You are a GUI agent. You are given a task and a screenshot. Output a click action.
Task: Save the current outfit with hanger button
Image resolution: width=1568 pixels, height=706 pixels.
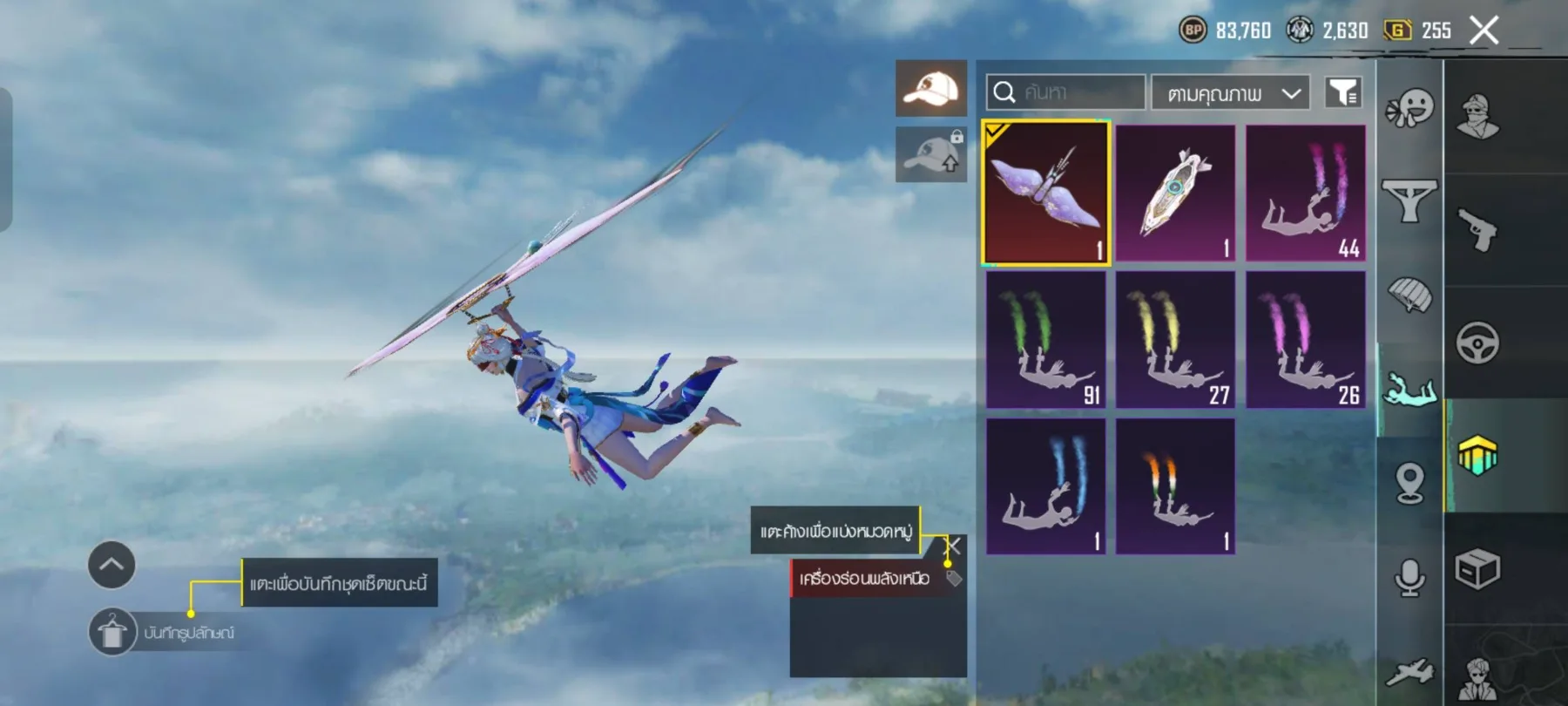coord(112,632)
